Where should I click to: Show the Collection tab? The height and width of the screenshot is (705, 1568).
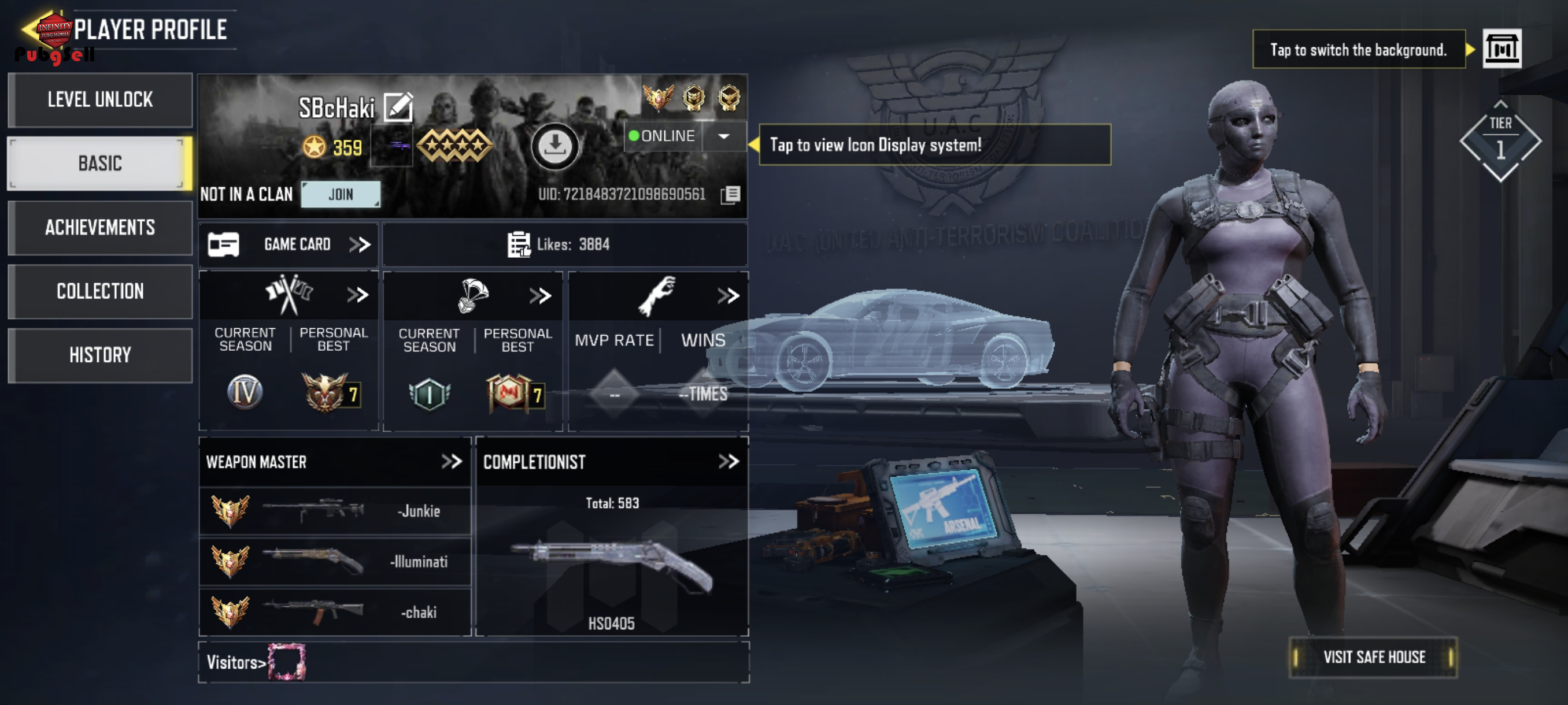point(100,291)
